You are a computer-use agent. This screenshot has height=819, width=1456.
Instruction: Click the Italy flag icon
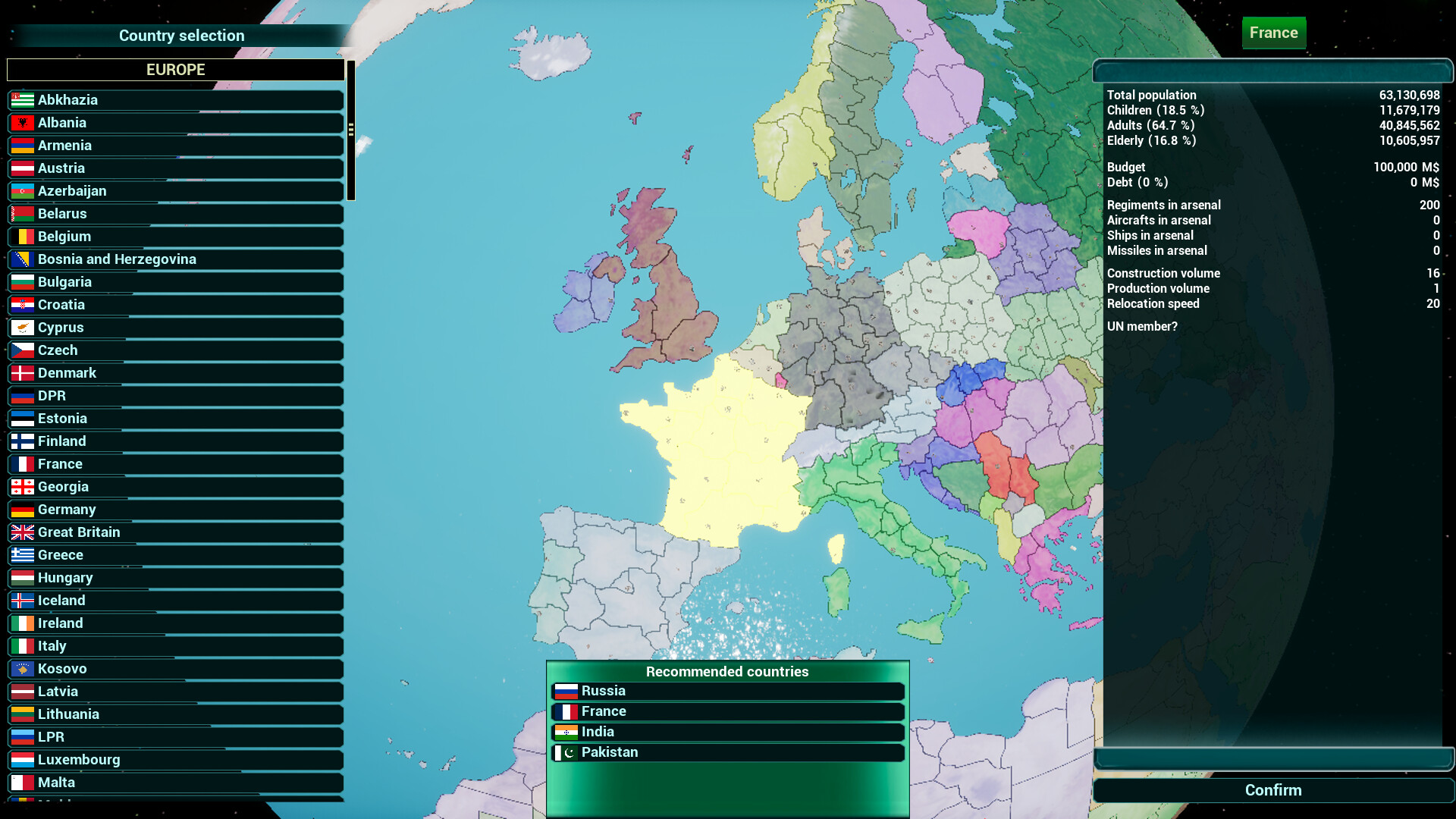point(22,646)
